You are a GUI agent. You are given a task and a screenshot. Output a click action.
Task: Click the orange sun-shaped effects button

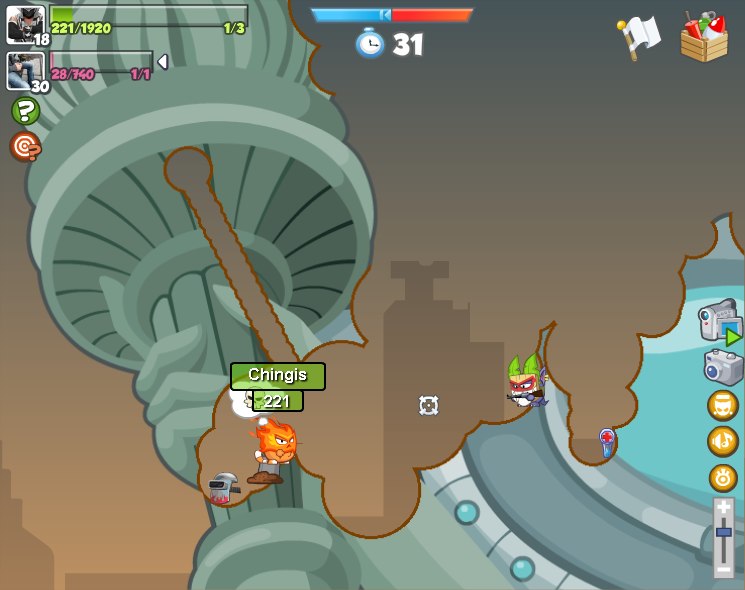[723, 477]
